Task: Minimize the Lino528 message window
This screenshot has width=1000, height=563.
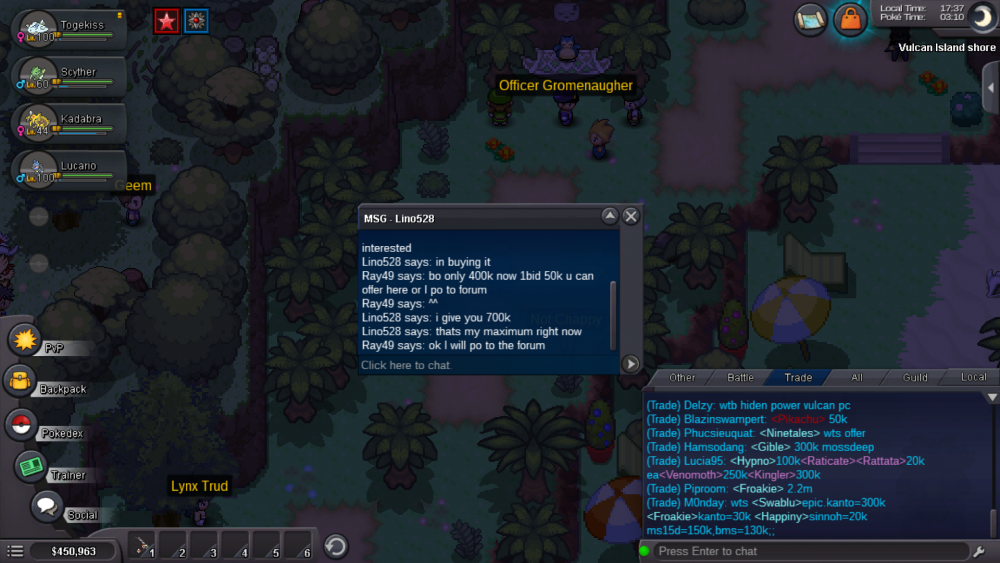Action: [x=609, y=216]
